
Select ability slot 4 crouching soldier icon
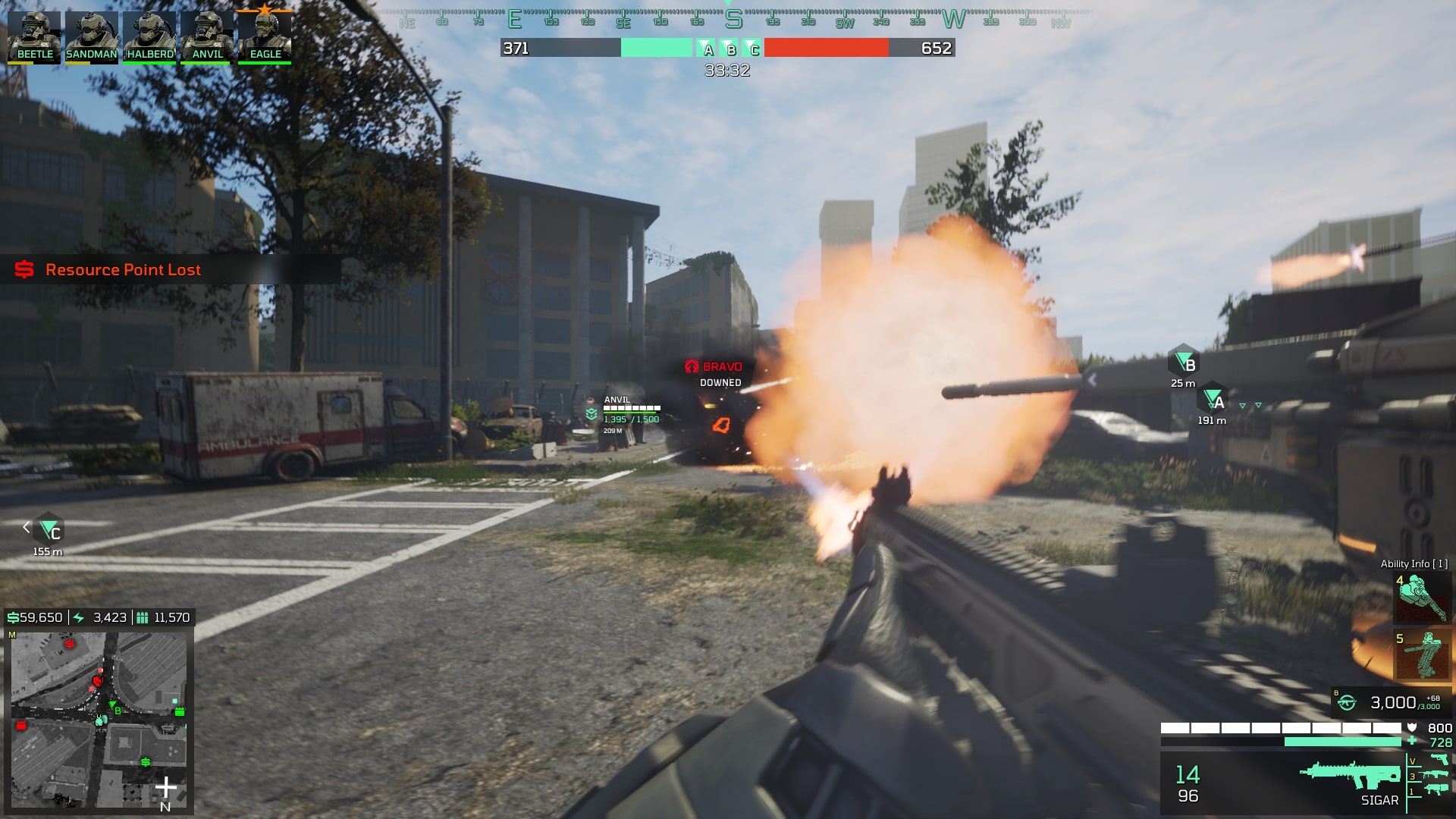pos(1422,599)
